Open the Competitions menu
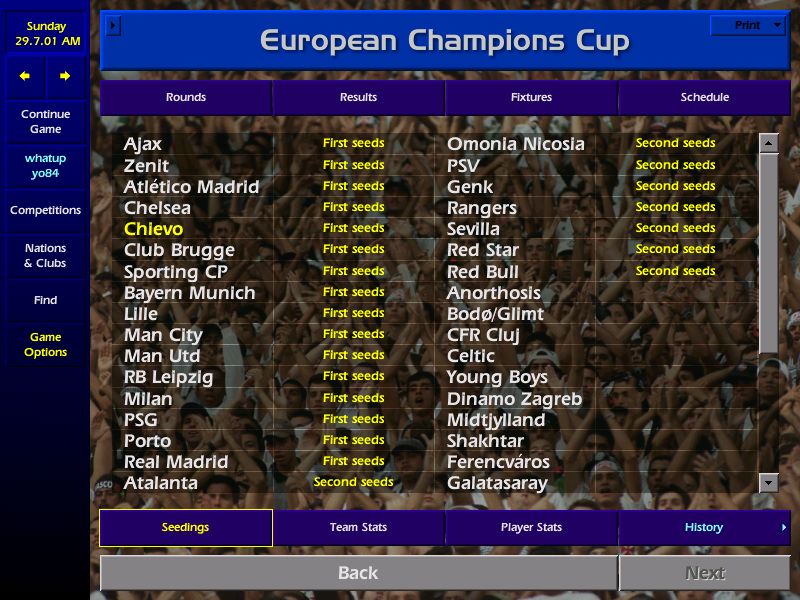This screenshot has height=600, width=800. click(46, 210)
